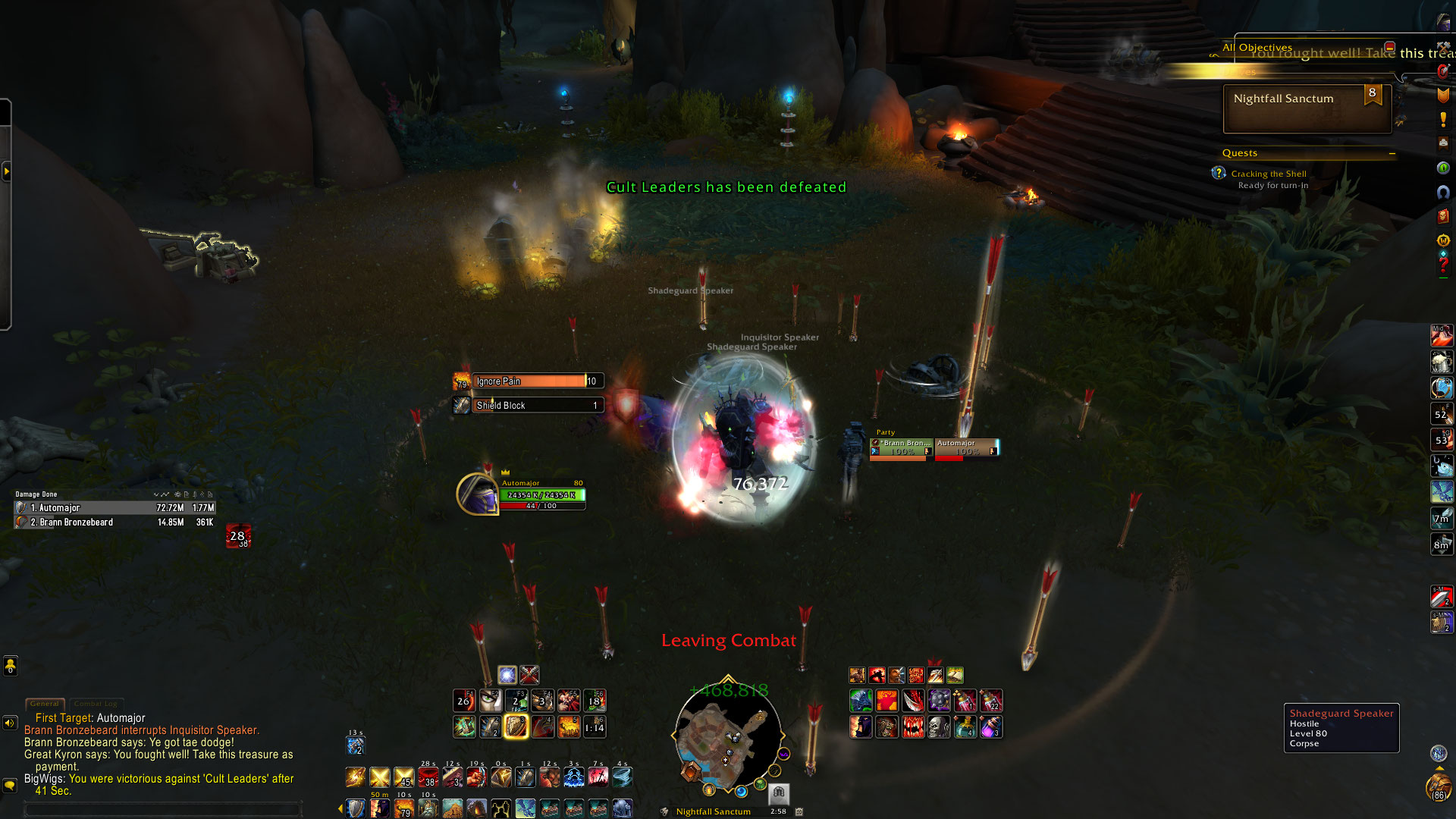
Task: Click the Brann Bronzebeard party frame
Action: point(901,447)
